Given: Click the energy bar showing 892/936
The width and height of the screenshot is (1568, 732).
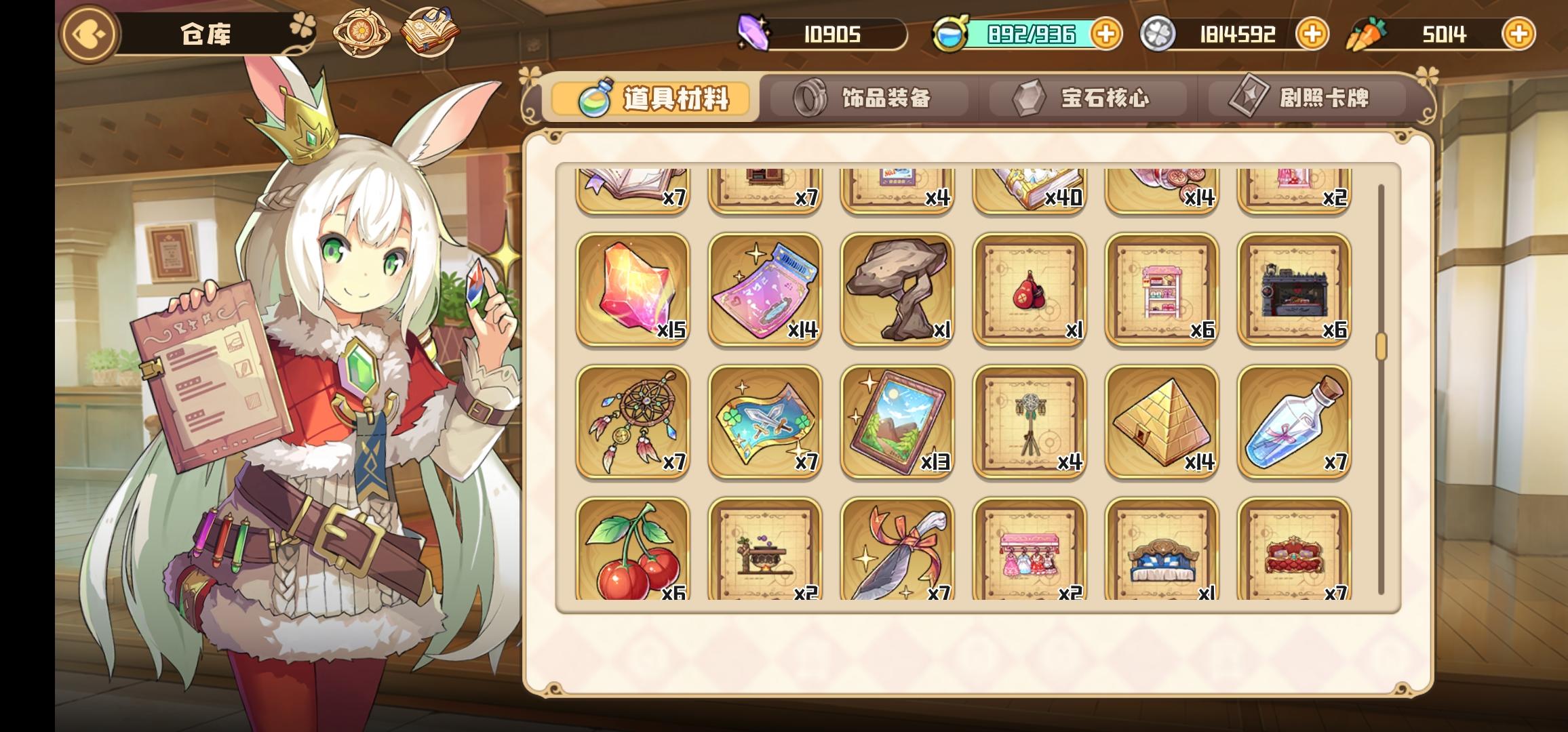Looking at the screenshot, I should click(1031, 33).
